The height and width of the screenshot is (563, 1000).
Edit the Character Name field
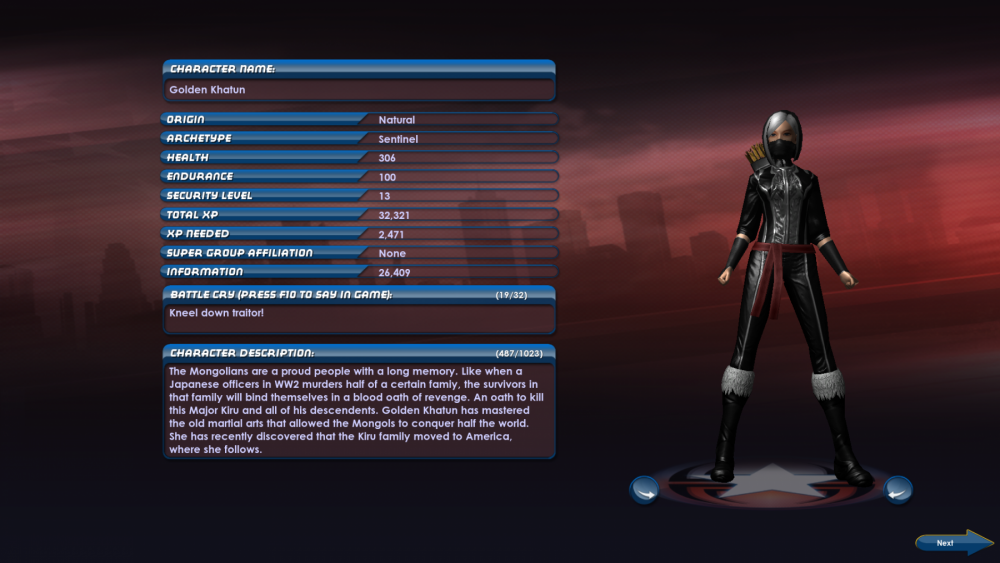coord(359,90)
